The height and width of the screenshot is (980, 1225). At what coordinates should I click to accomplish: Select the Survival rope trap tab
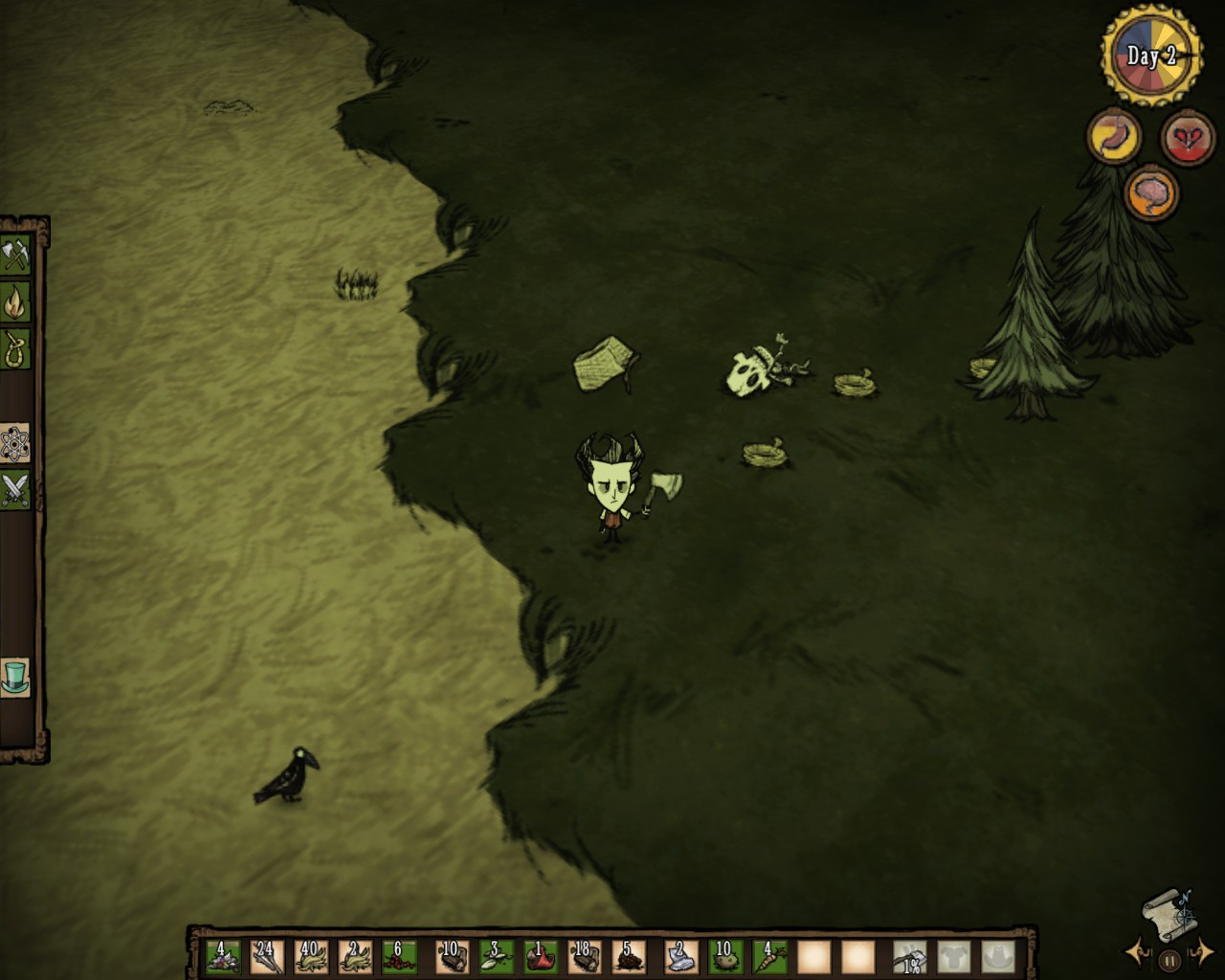(x=16, y=349)
